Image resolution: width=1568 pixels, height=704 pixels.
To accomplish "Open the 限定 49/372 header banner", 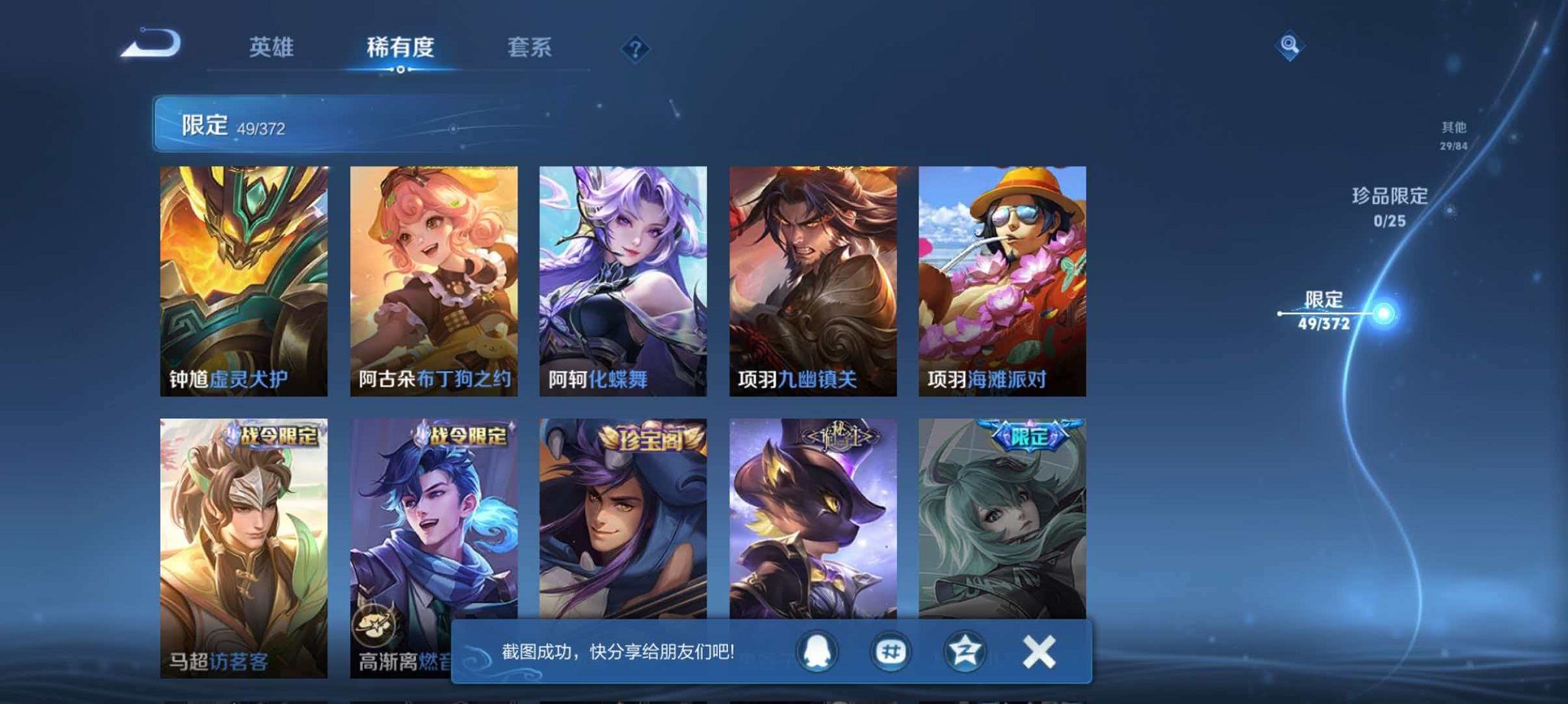I will (x=298, y=126).
